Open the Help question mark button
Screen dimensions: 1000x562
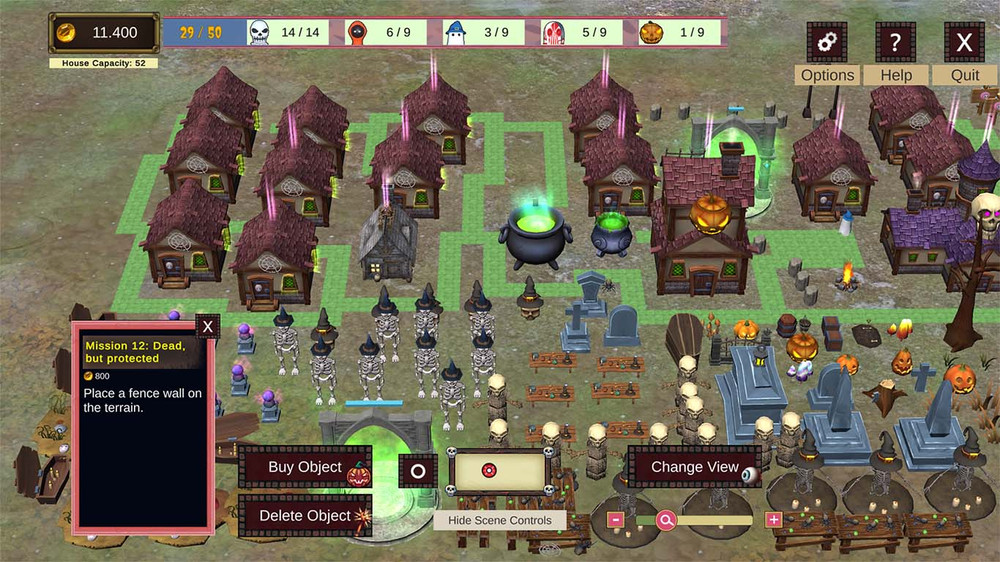[895, 43]
